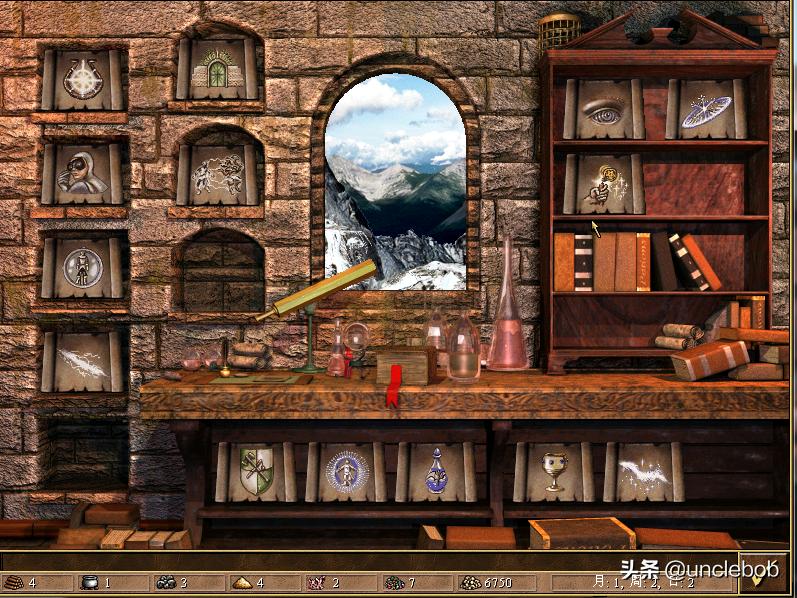
Task: Inspect the hand holding sparkling orb scroll
Action: [604, 184]
